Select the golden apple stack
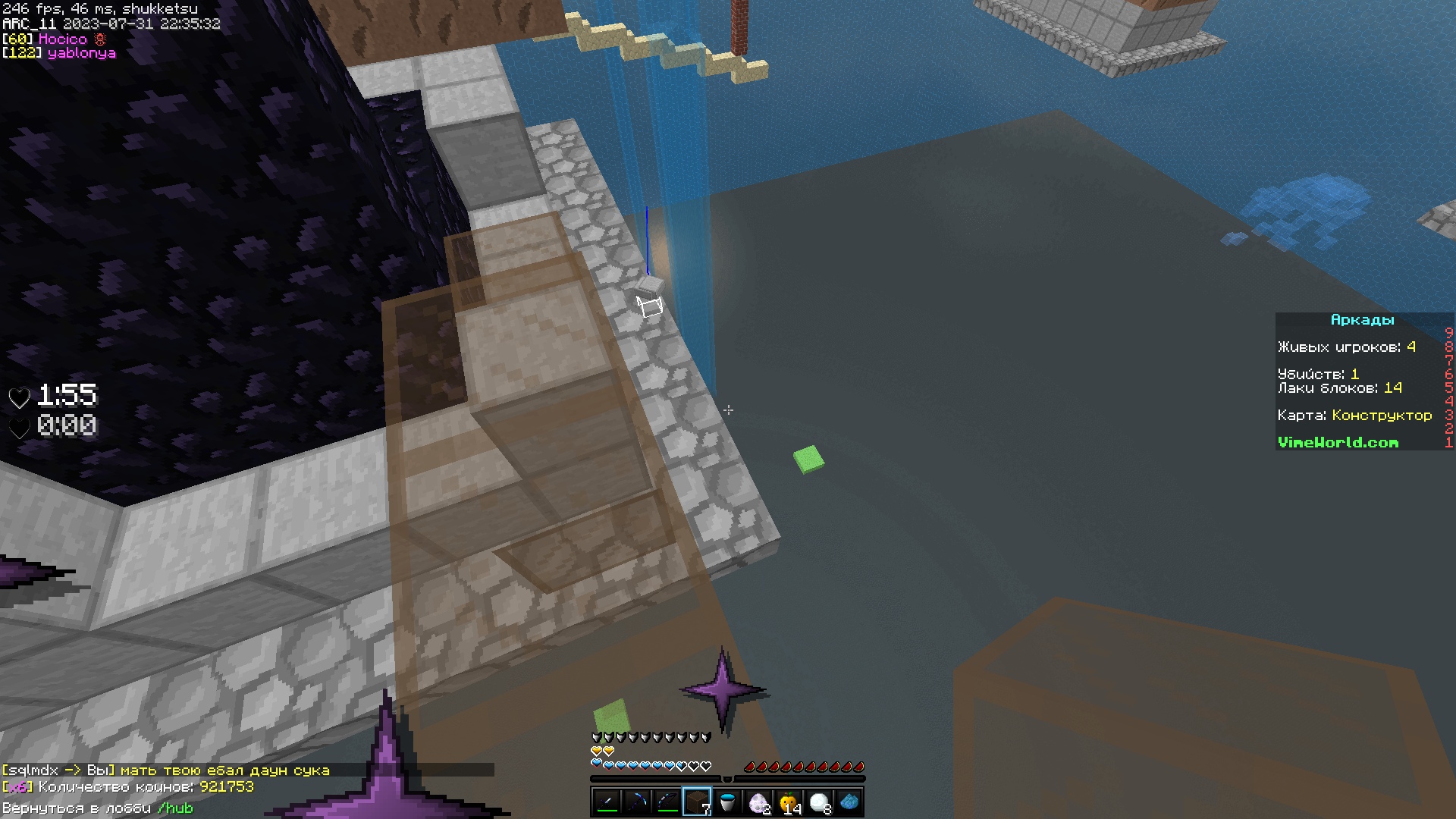Image resolution: width=1456 pixels, height=819 pixels. click(789, 802)
